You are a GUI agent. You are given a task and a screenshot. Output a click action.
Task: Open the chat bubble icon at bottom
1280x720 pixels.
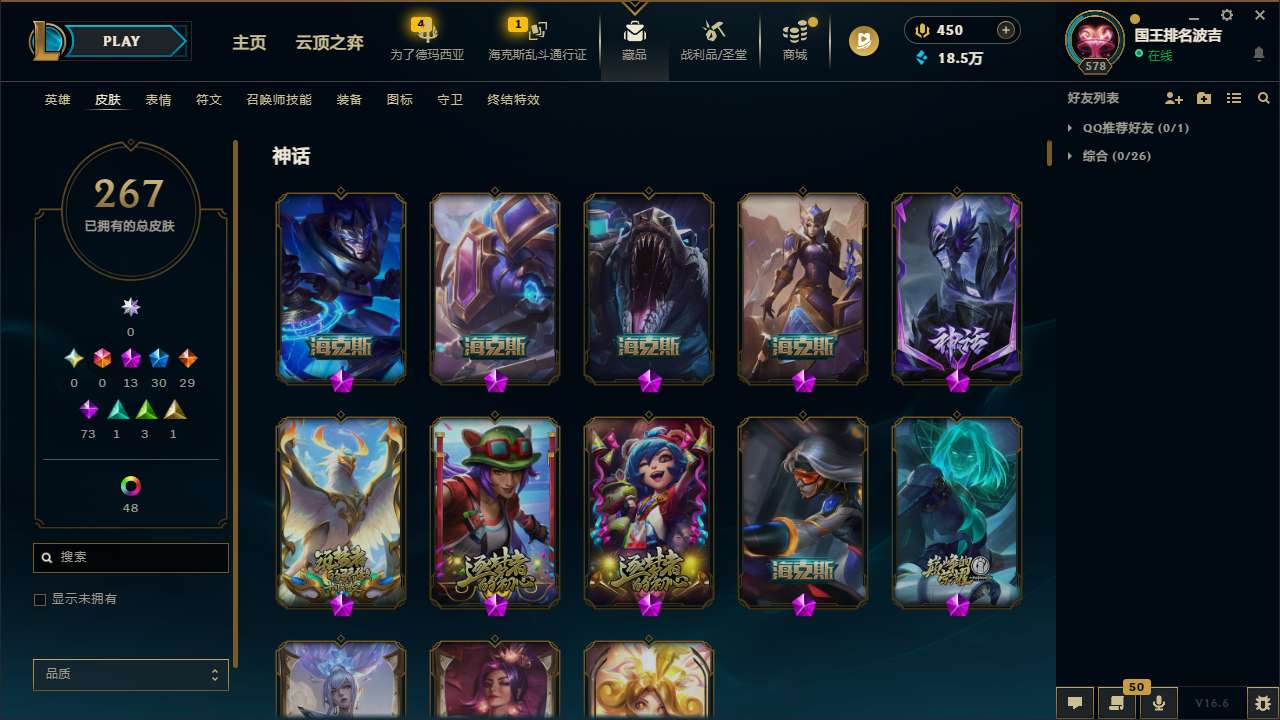[1075, 701]
